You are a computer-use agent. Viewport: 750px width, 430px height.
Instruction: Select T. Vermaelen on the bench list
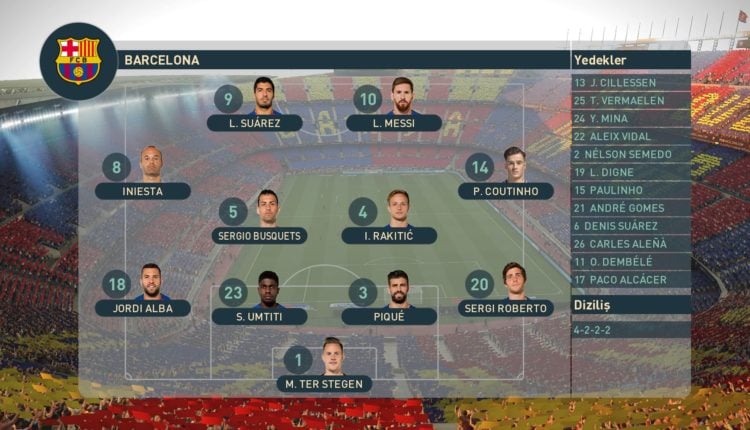point(631,100)
